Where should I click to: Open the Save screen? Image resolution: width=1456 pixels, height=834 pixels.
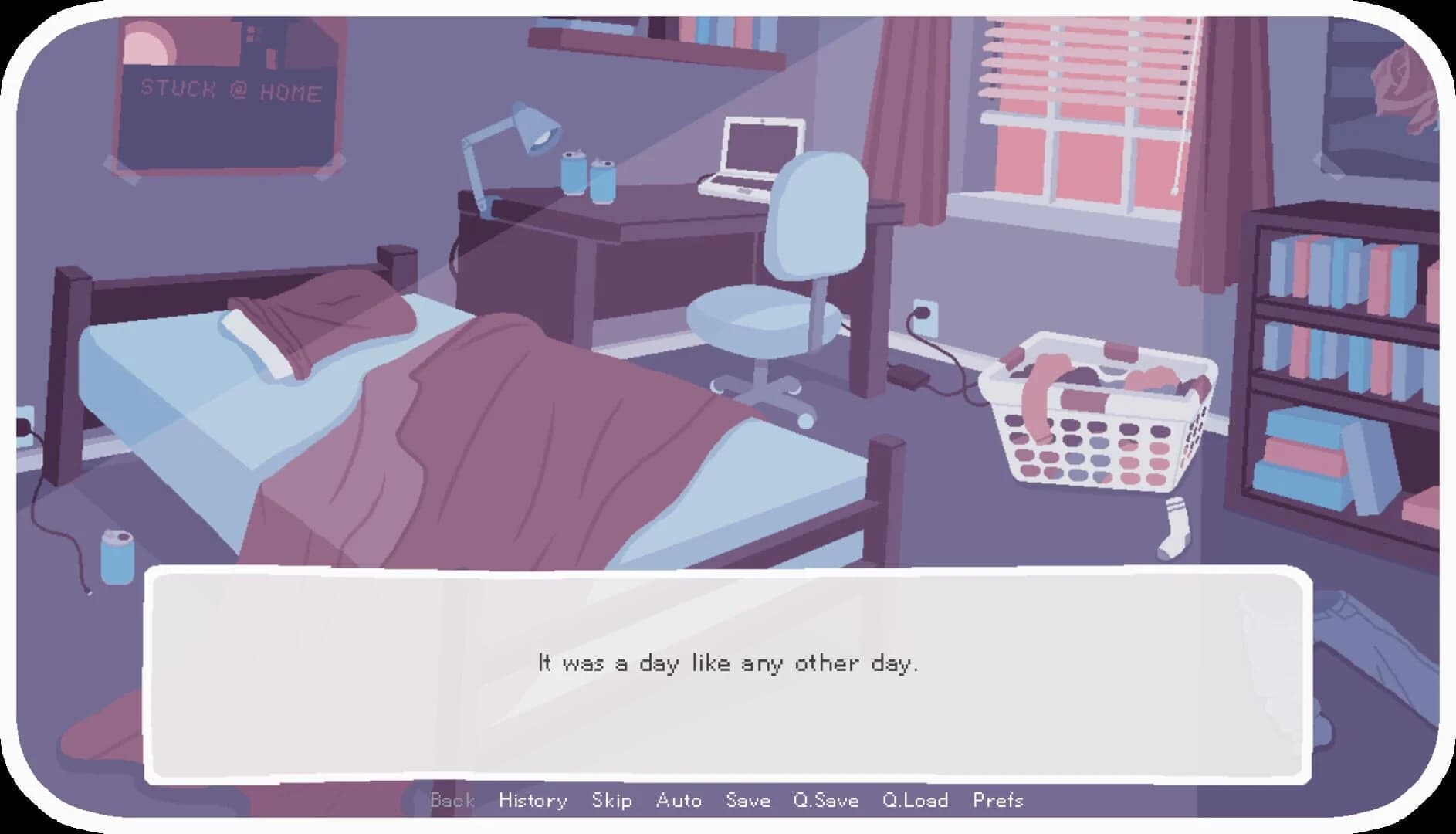pyautogui.click(x=747, y=801)
